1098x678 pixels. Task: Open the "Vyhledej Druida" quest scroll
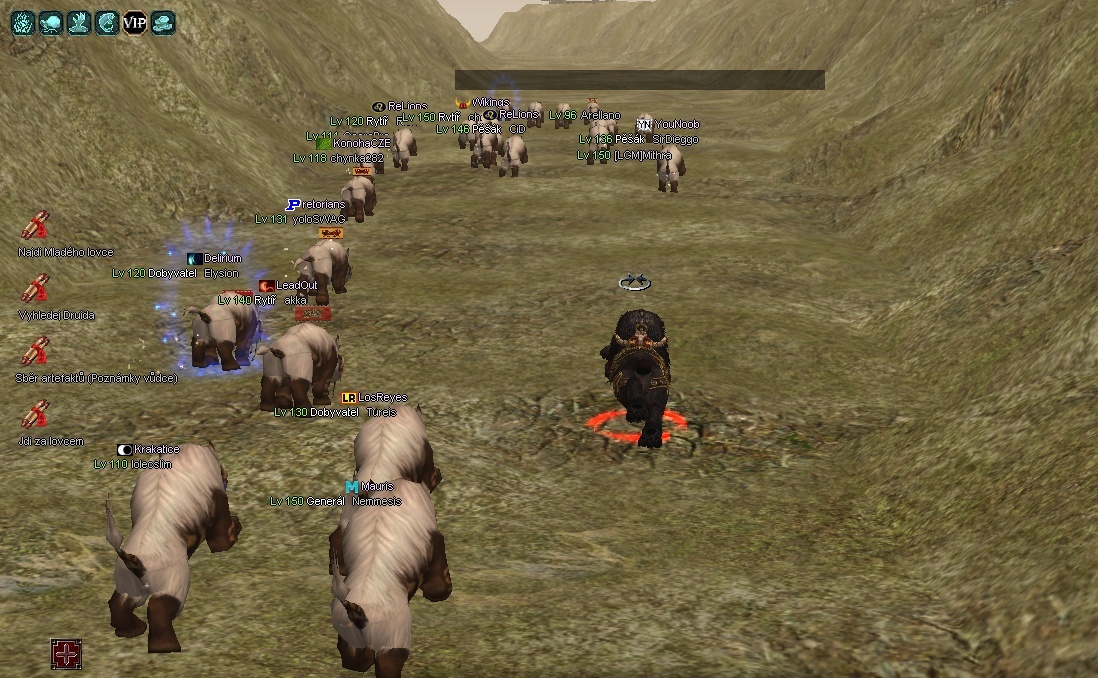point(36,289)
